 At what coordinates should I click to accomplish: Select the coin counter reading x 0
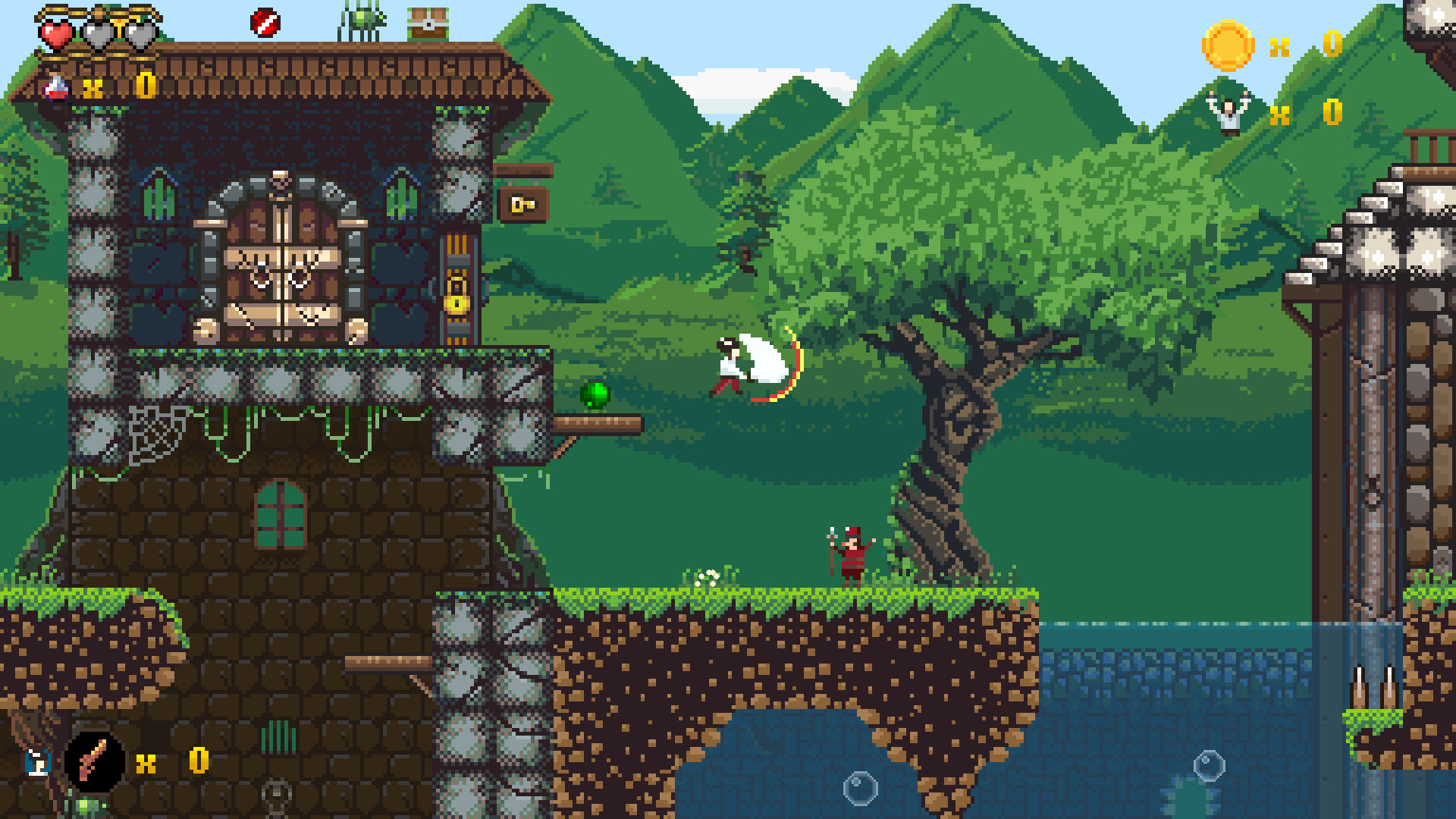click(1308, 47)
